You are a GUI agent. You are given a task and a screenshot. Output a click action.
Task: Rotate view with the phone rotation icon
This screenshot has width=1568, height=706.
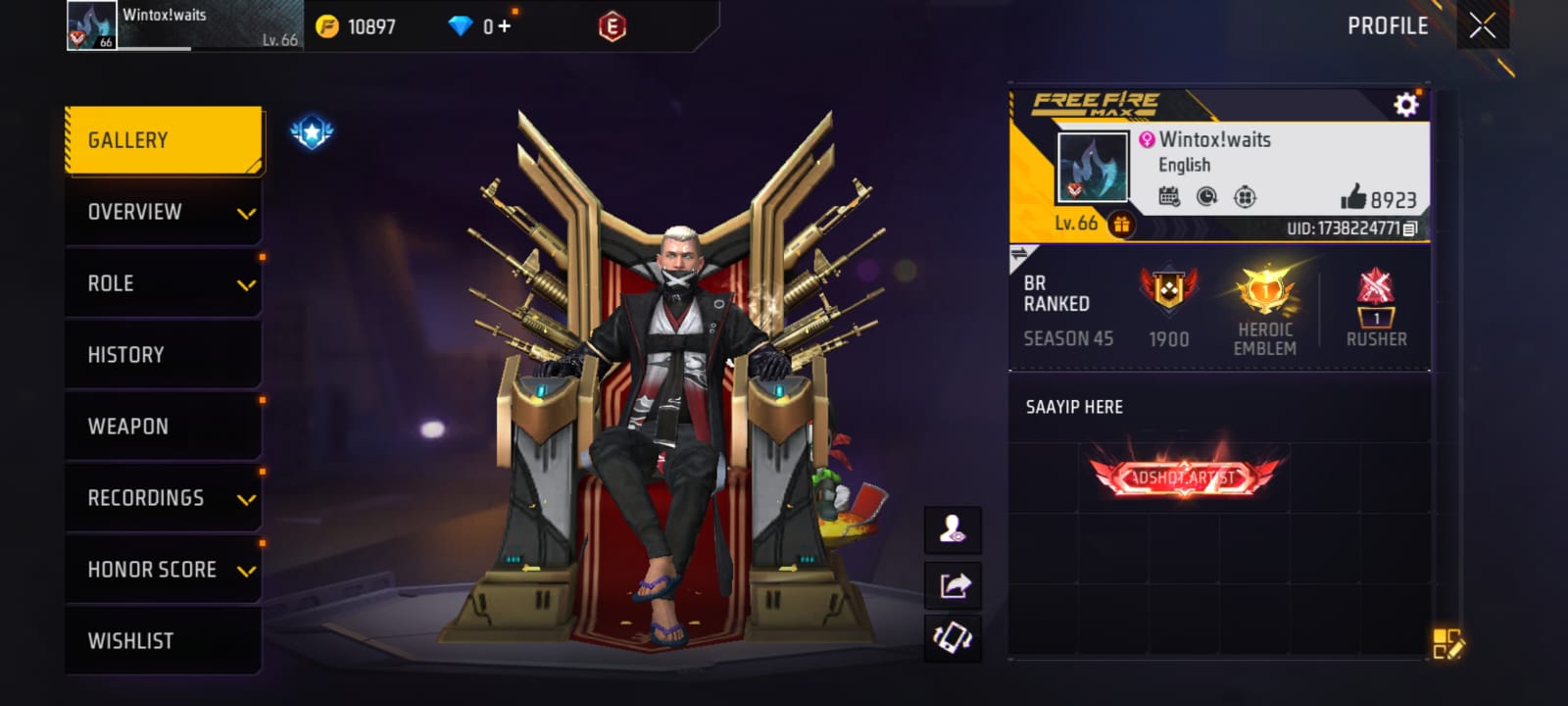[x=953, y=637]
